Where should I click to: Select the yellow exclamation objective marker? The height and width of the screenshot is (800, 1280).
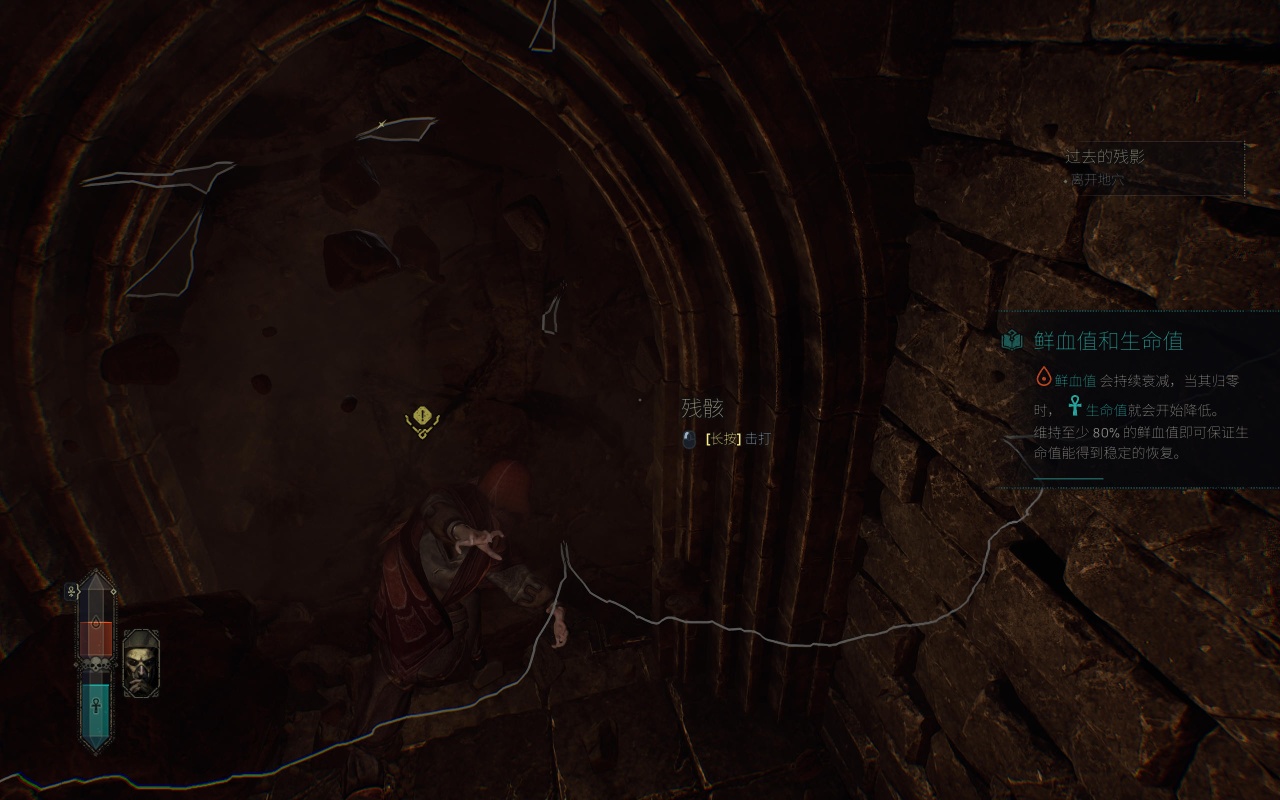point(423,419)
